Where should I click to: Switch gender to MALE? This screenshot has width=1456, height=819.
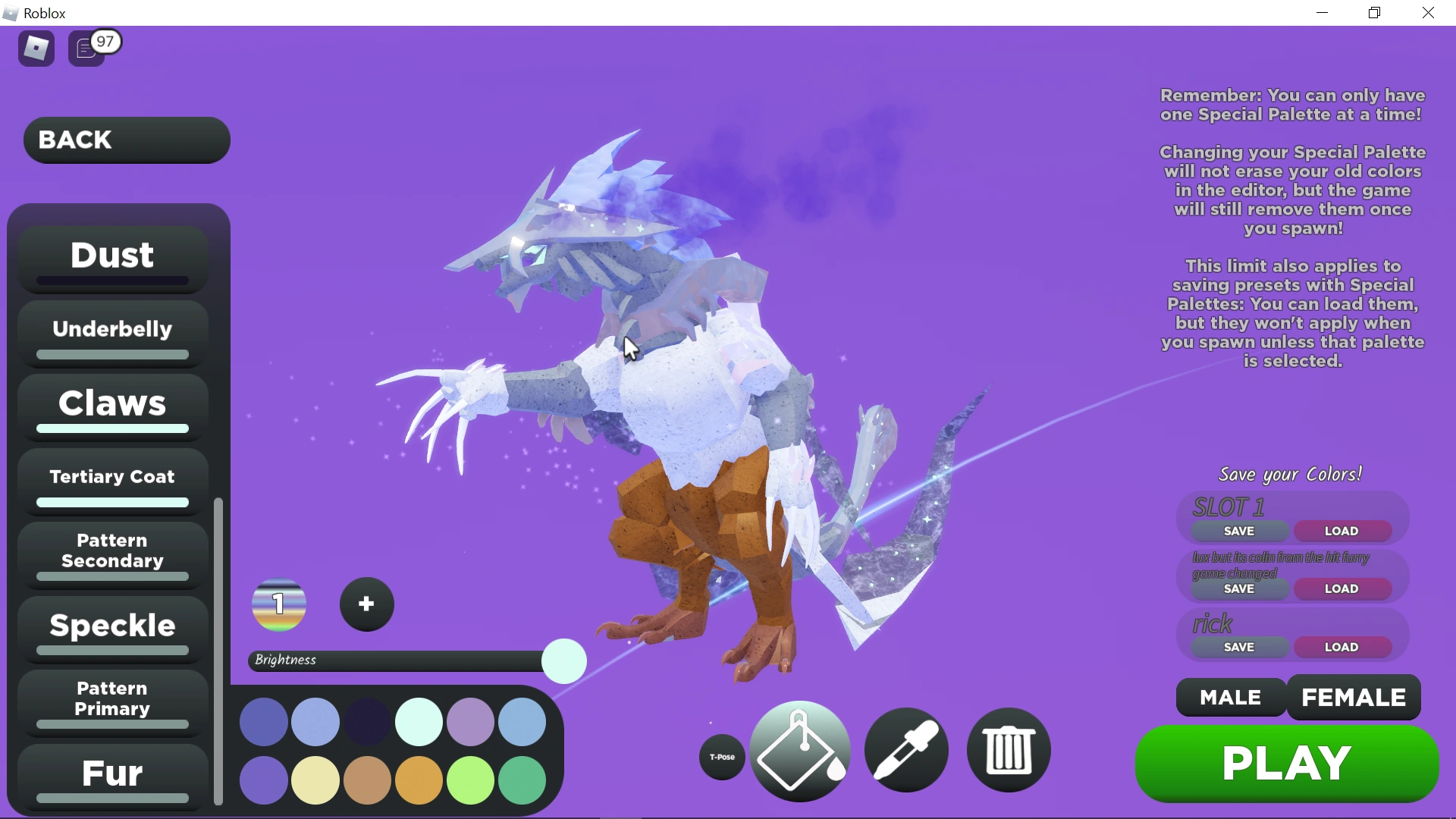pos(1229,698)
